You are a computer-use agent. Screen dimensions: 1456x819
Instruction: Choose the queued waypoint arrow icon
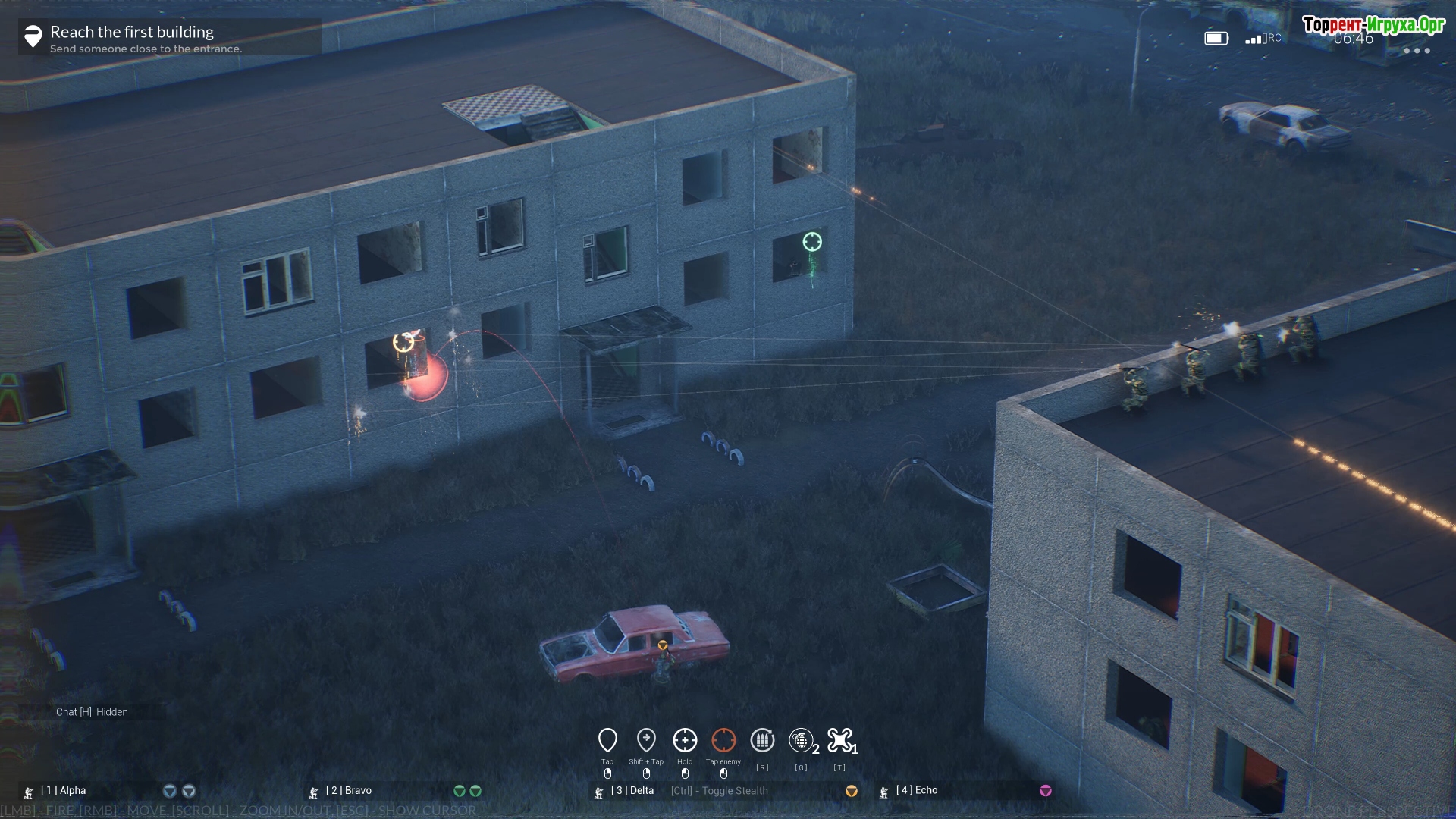point(646,739)
